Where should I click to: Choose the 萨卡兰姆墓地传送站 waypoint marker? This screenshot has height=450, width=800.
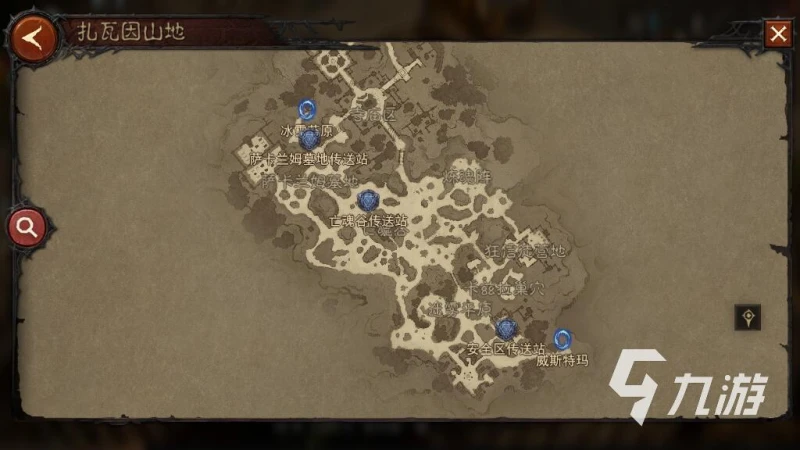point(309,140)
